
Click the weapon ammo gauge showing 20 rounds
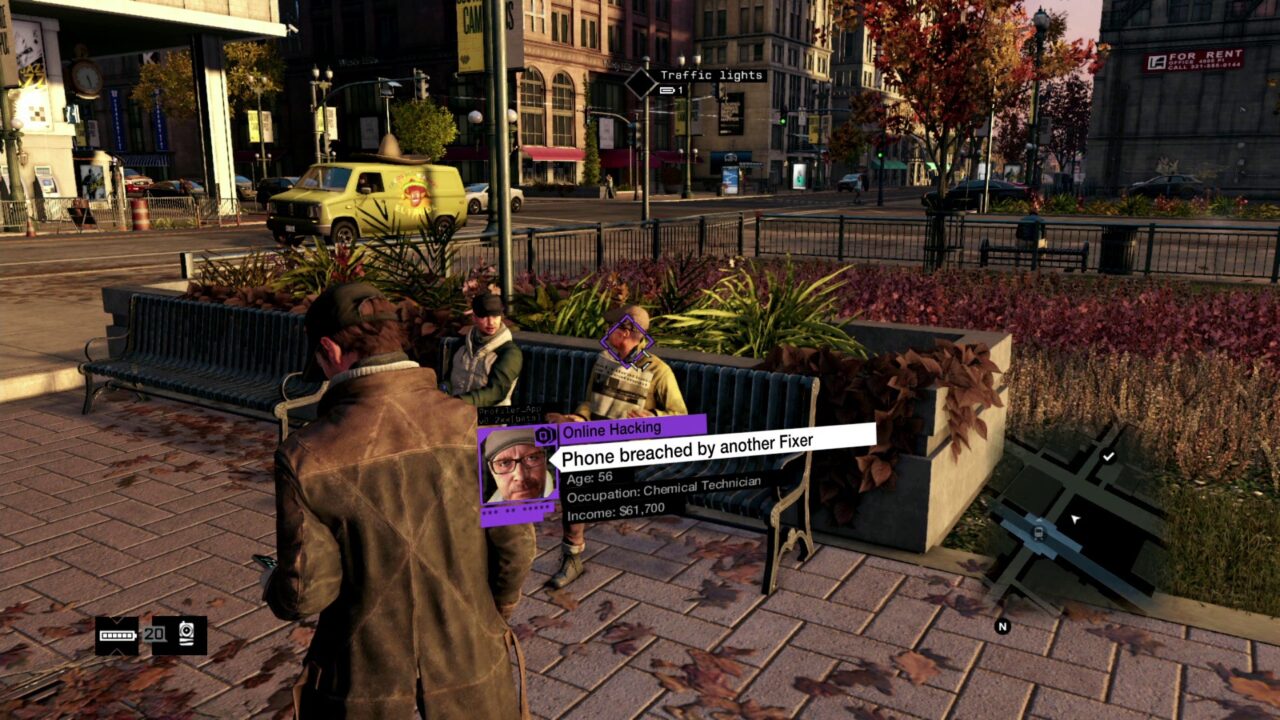click(x=155, y=635)
